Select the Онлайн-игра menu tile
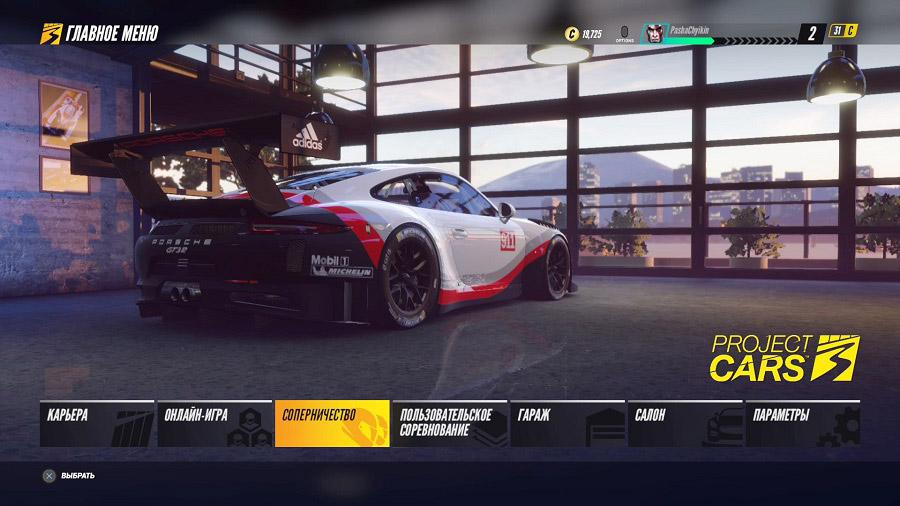 pyautogui.click(x=214, y=423)
